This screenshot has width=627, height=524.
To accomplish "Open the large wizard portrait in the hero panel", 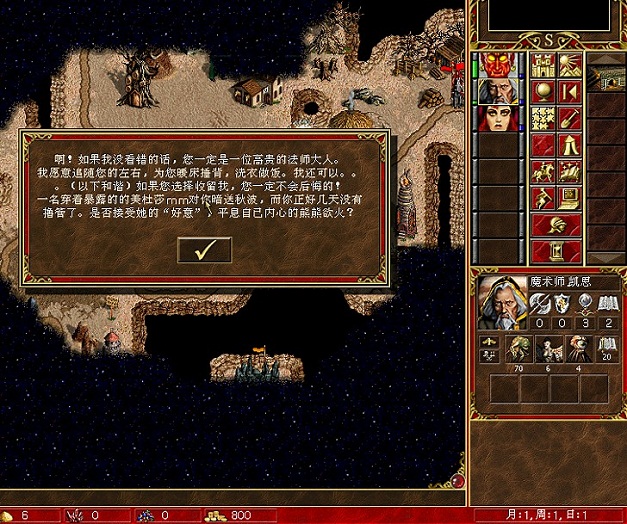I will (x=501, y=302).
